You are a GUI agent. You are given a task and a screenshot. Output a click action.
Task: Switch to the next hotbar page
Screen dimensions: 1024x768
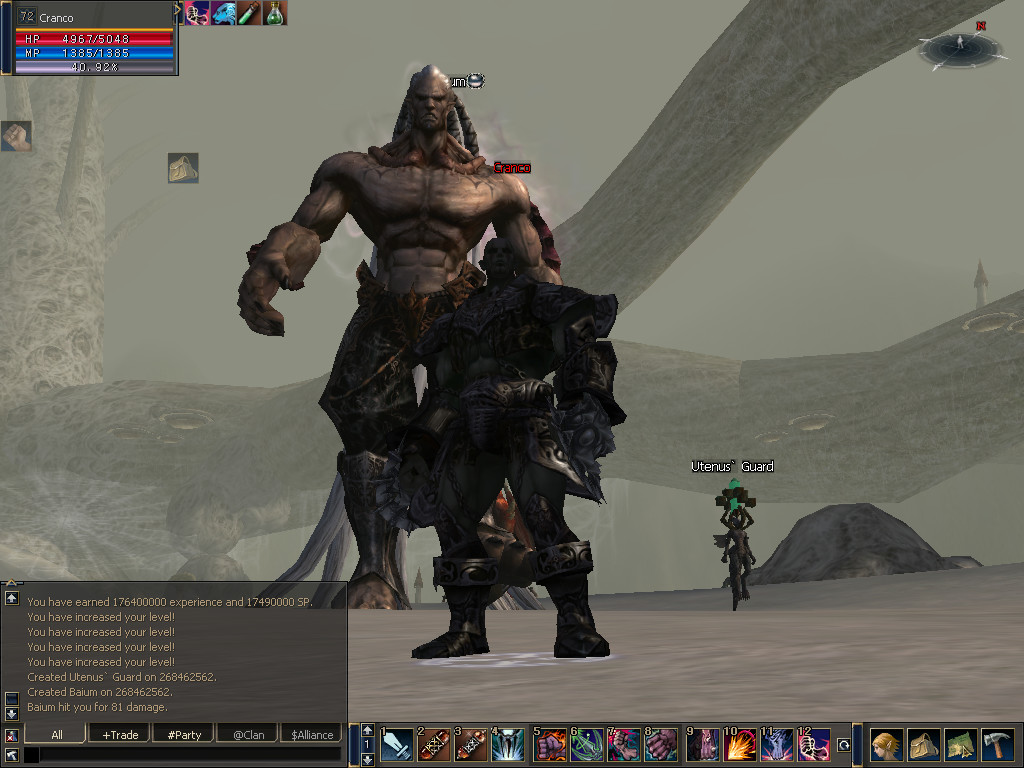pos(367,759)
